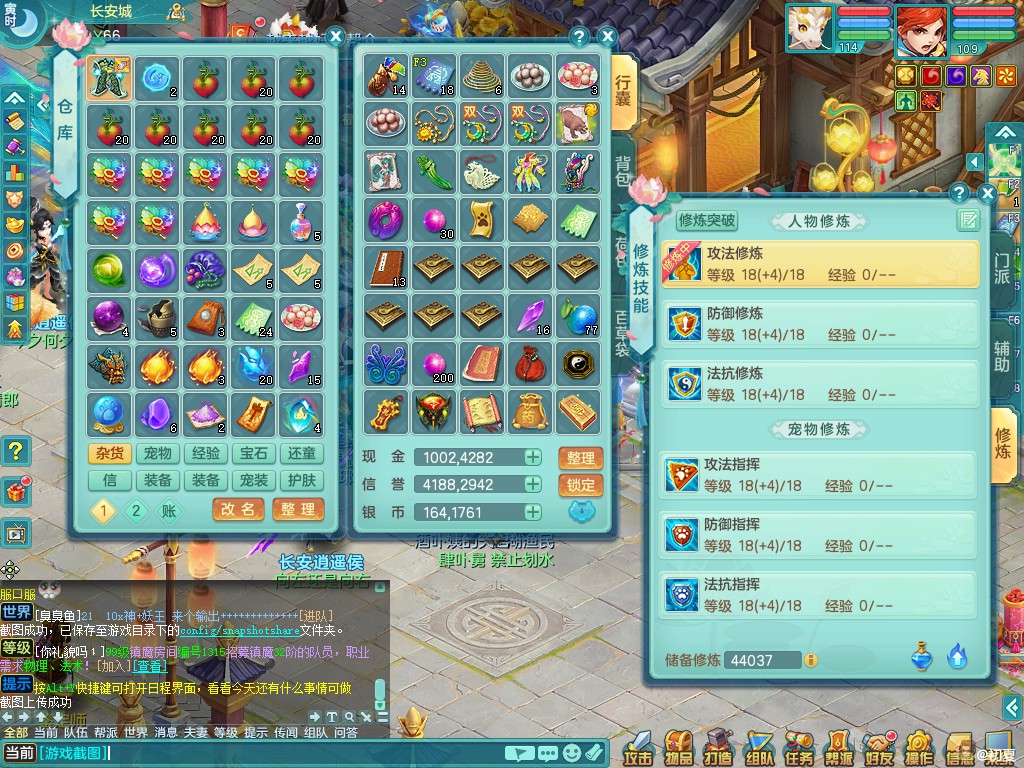Open the 任务 quest menu

click(799, 747)
